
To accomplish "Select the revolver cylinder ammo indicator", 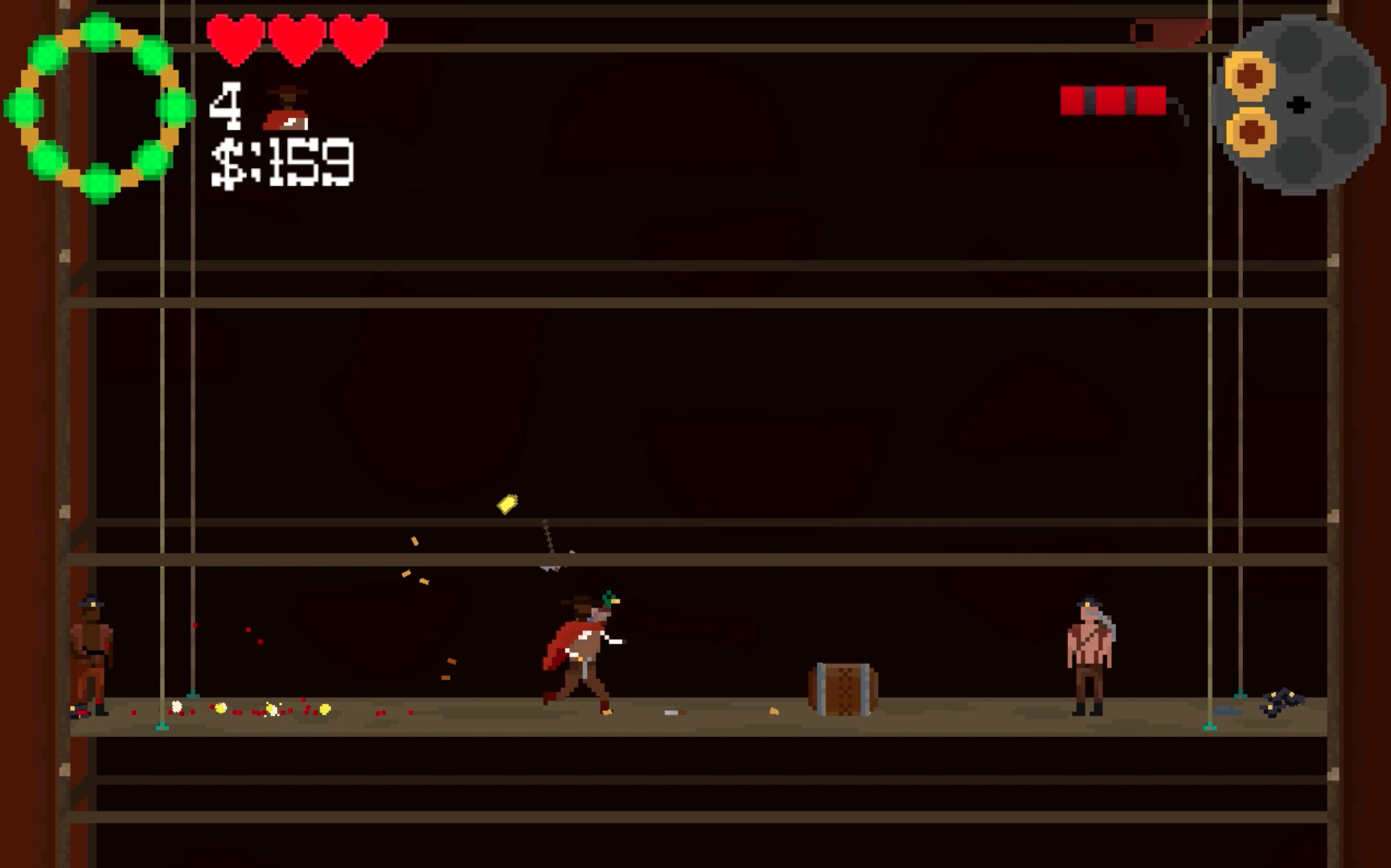I will (x=1297, y=104).
